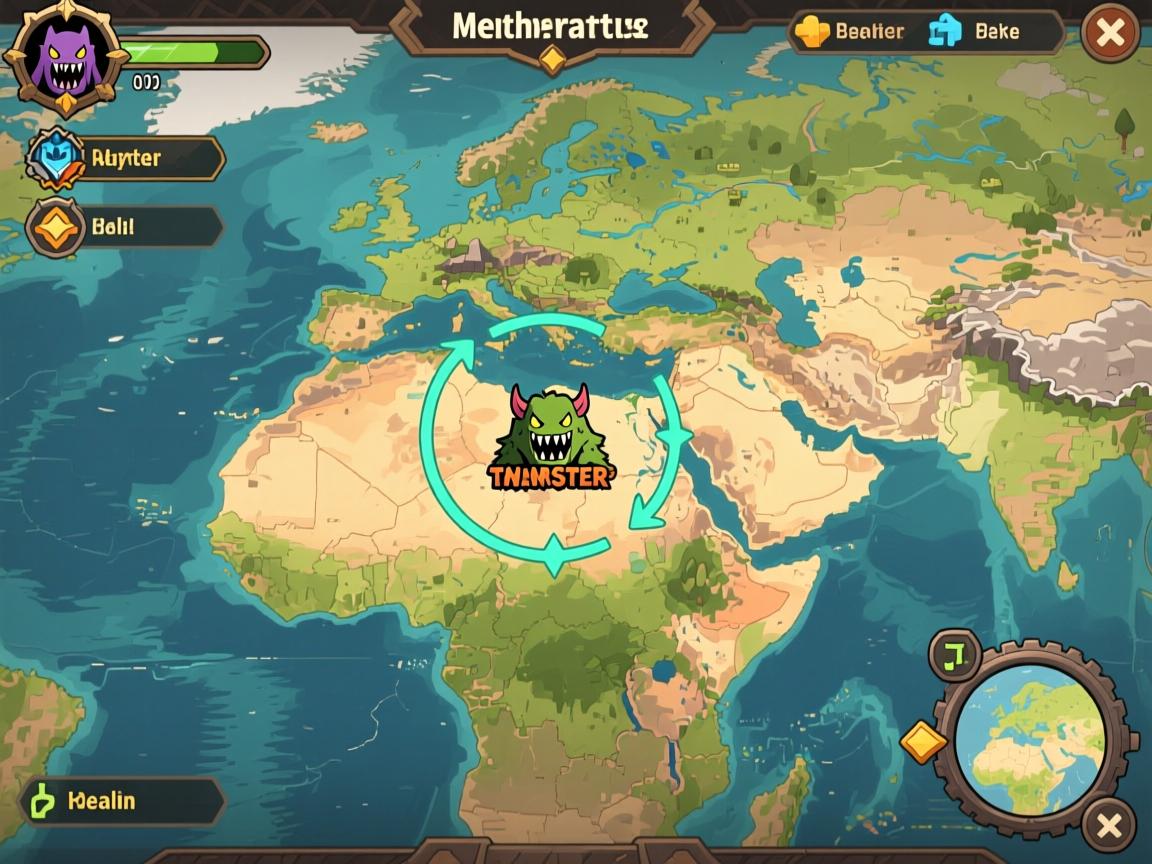Open the Rbyter menu entry
Screen dimensions: 1152x864
(x=126, y=158)
